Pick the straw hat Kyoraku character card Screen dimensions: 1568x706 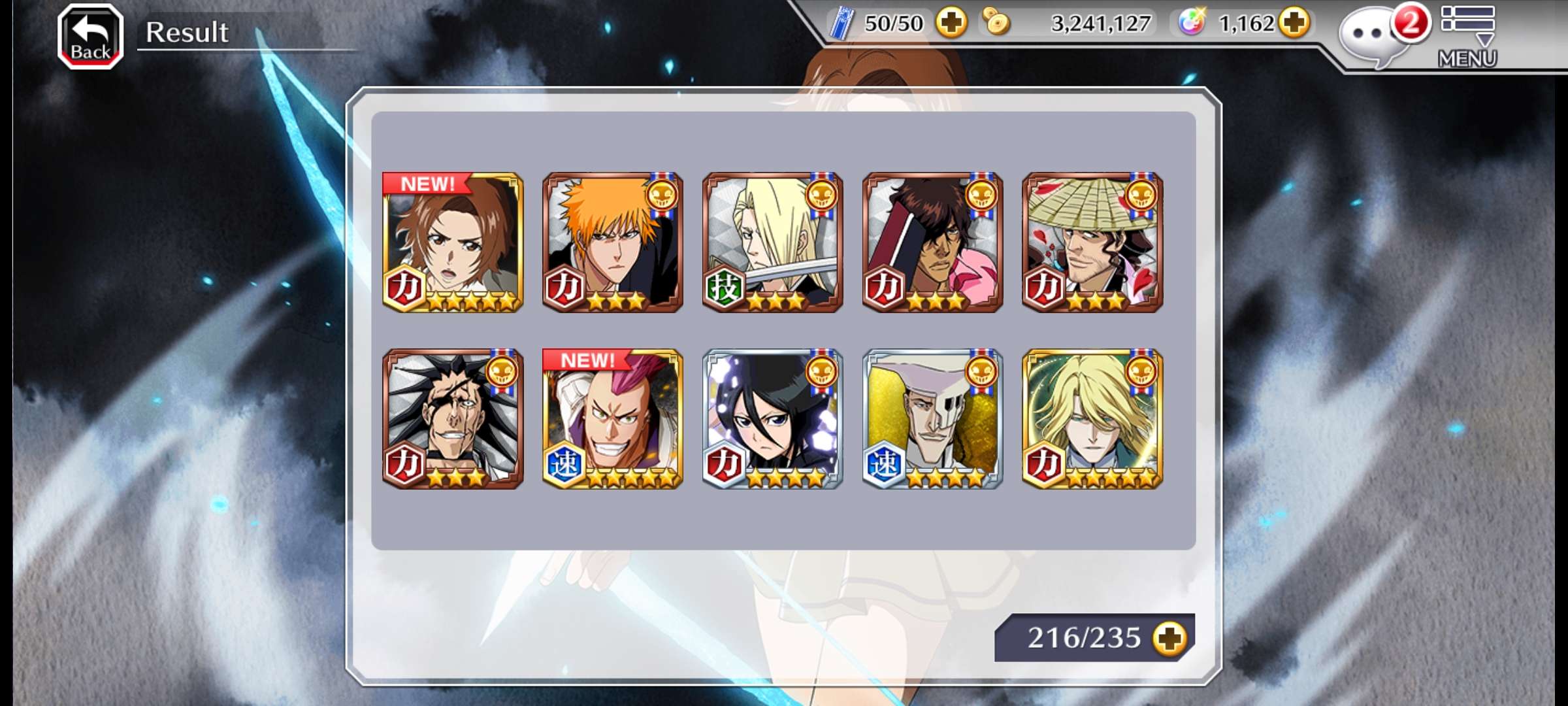coord(1092,243)
